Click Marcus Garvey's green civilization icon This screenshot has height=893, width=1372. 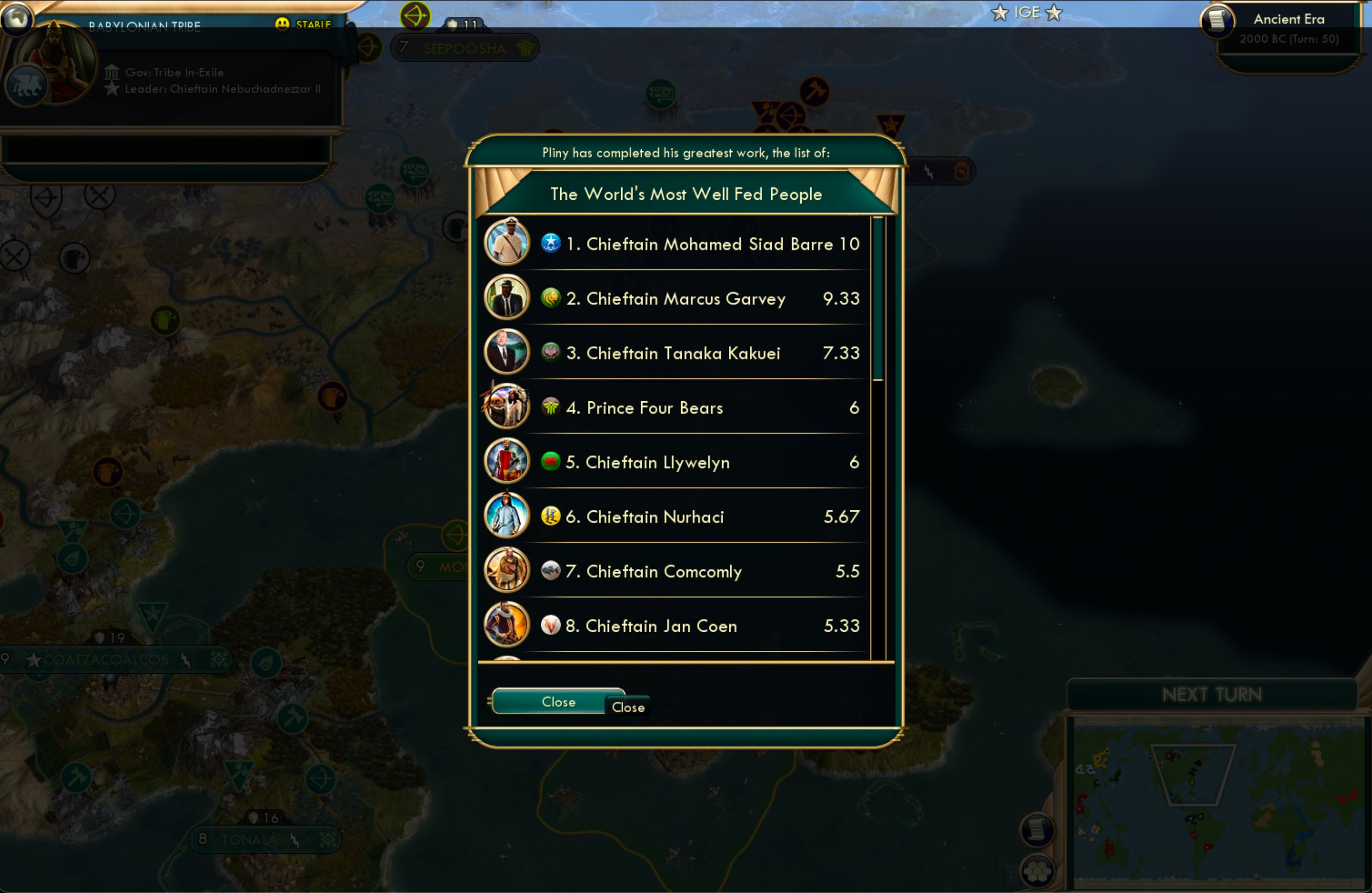pos(551,297)
